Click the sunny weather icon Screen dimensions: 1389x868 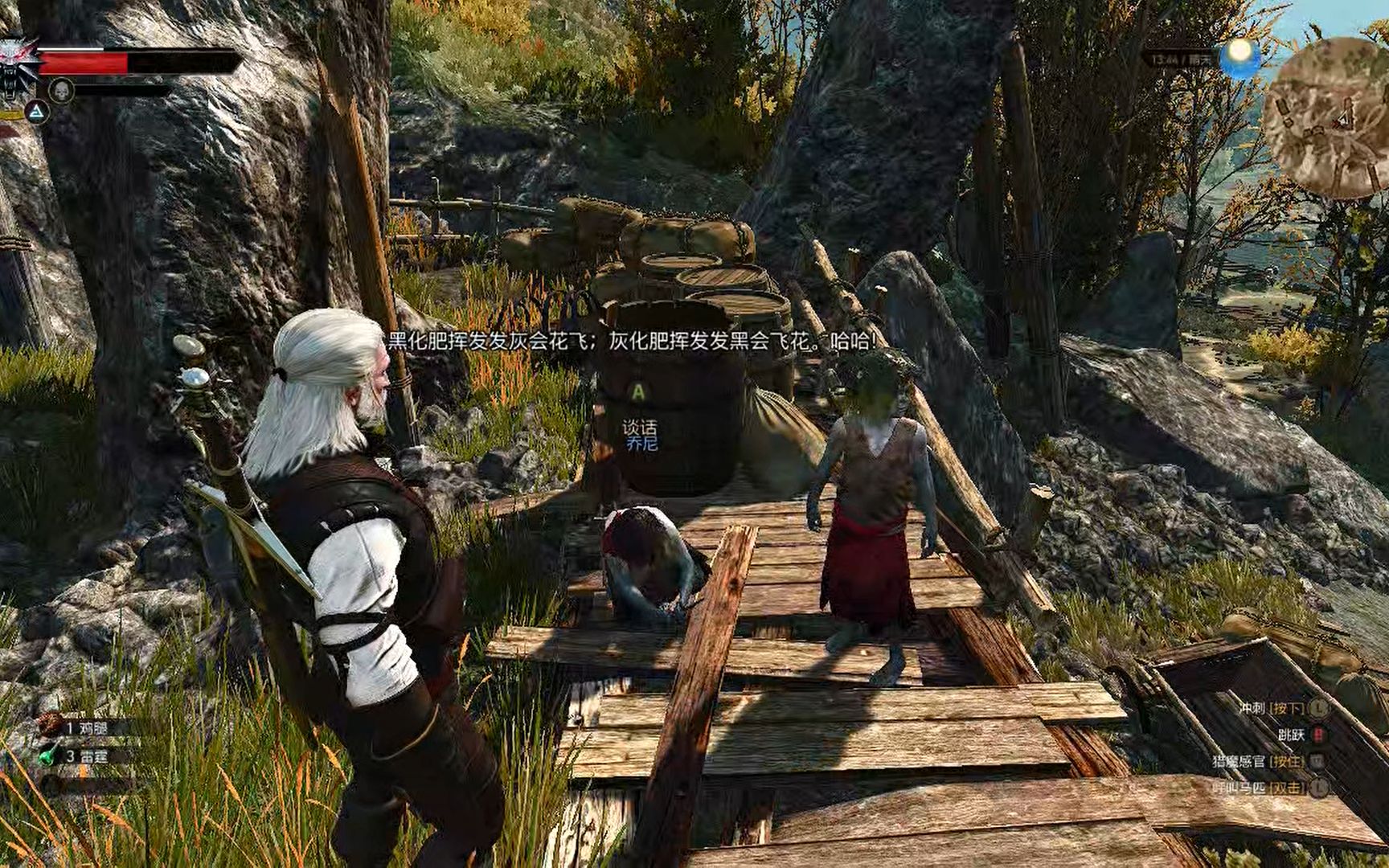1239,55
